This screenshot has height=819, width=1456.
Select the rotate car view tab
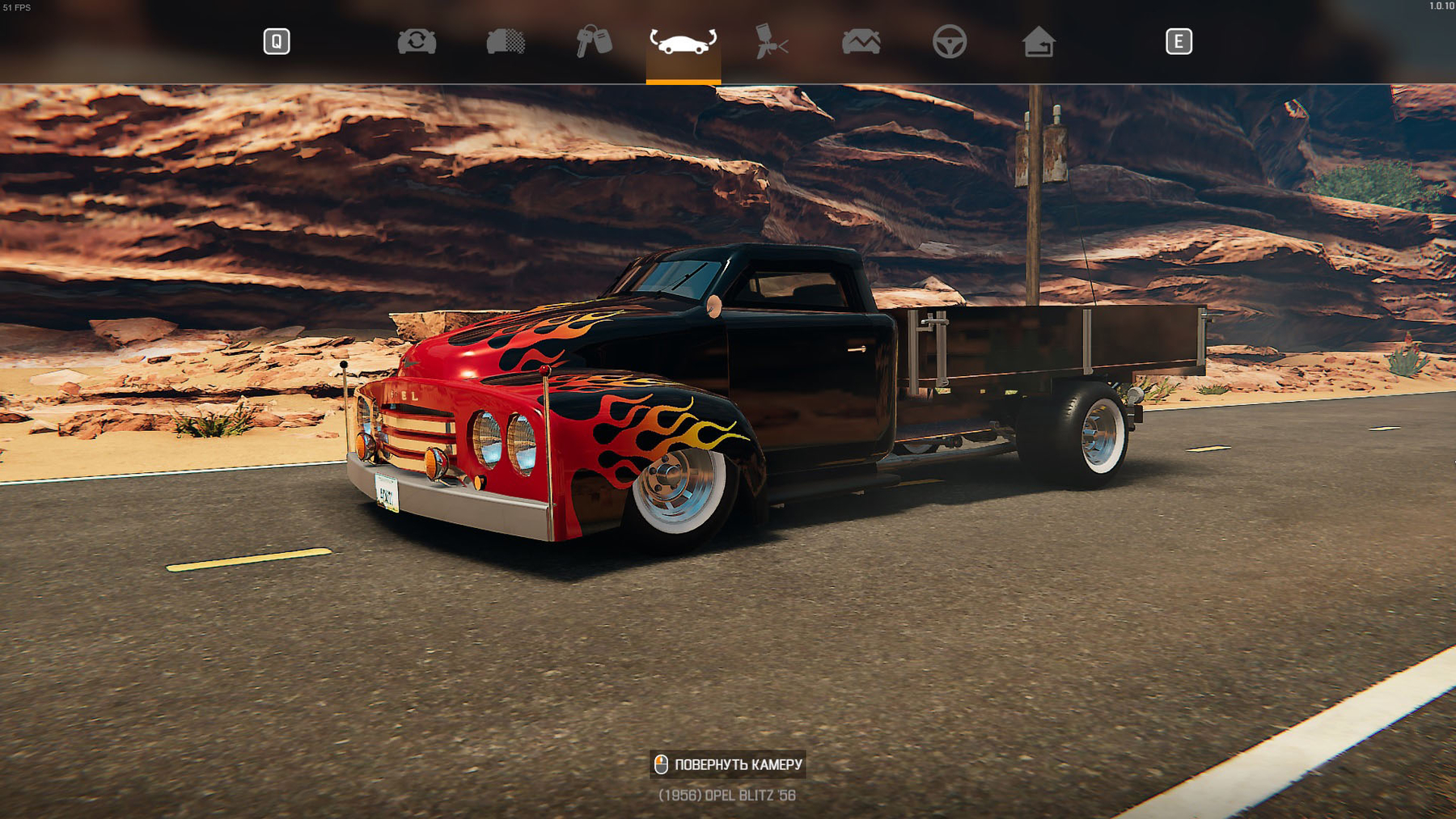click(x=683, y=41)
